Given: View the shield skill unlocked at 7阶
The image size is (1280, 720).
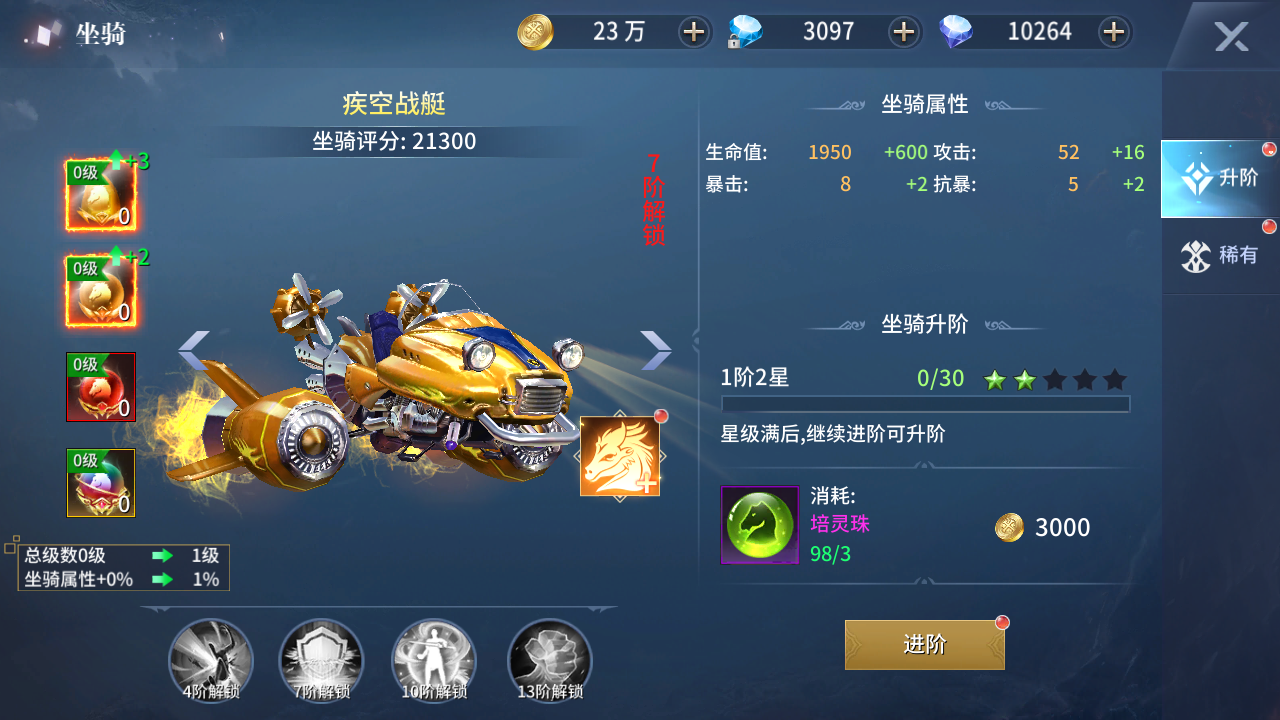Looking at the screenshot, I should pyautogui.click(x=321, y=660).
